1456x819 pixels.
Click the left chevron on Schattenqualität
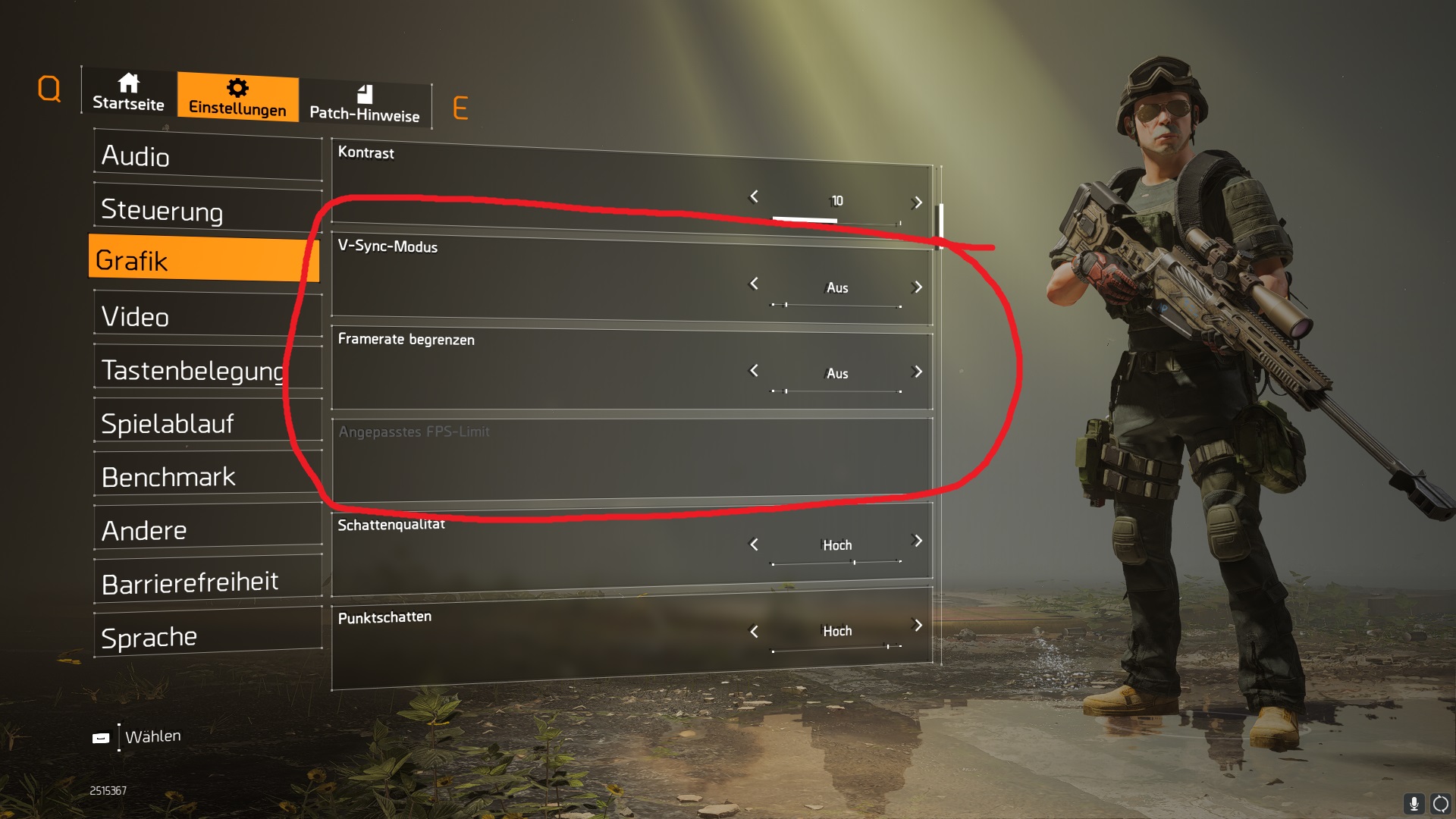click(x=753, y=544)
